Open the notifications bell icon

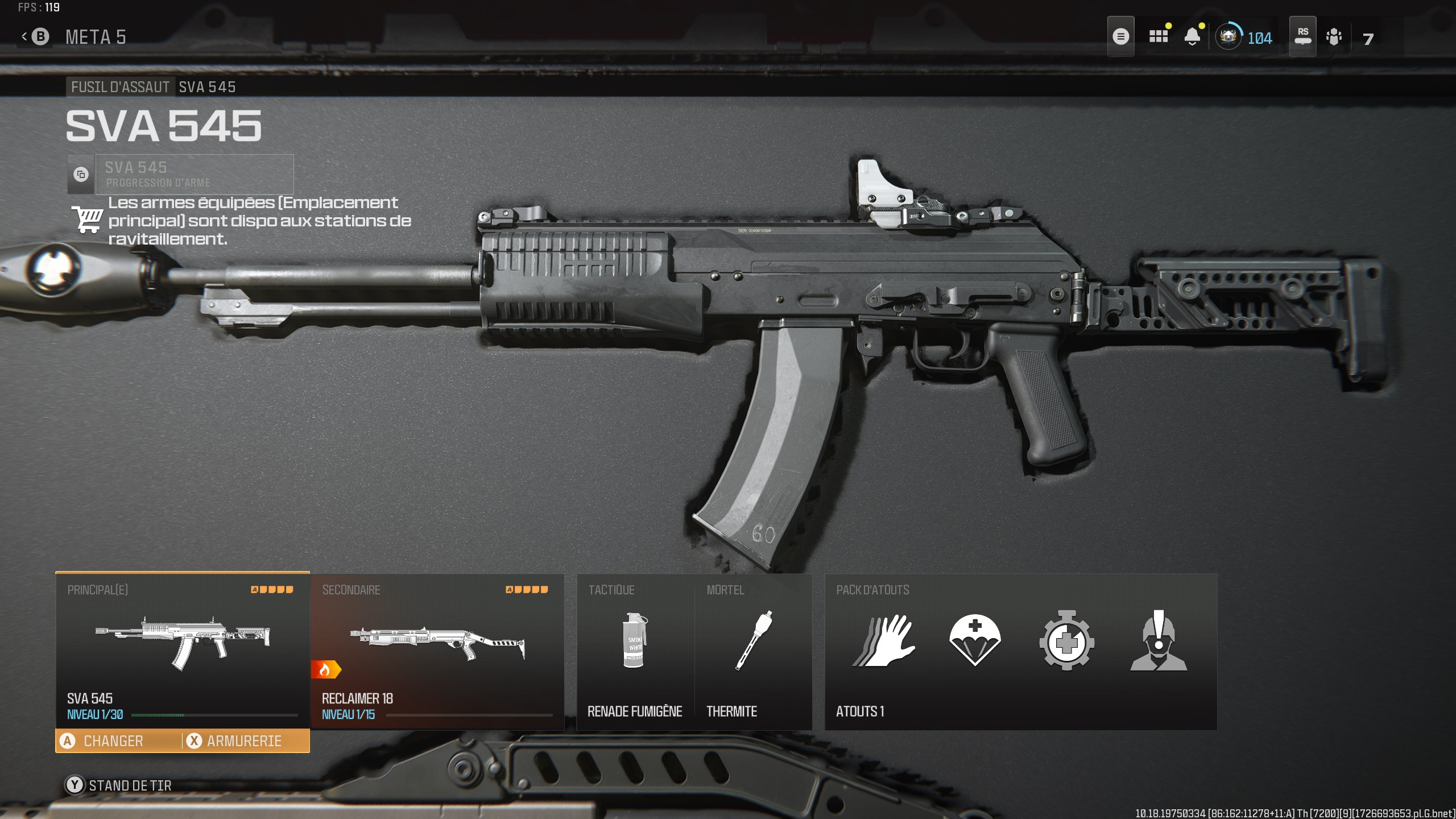[1193, 36]
